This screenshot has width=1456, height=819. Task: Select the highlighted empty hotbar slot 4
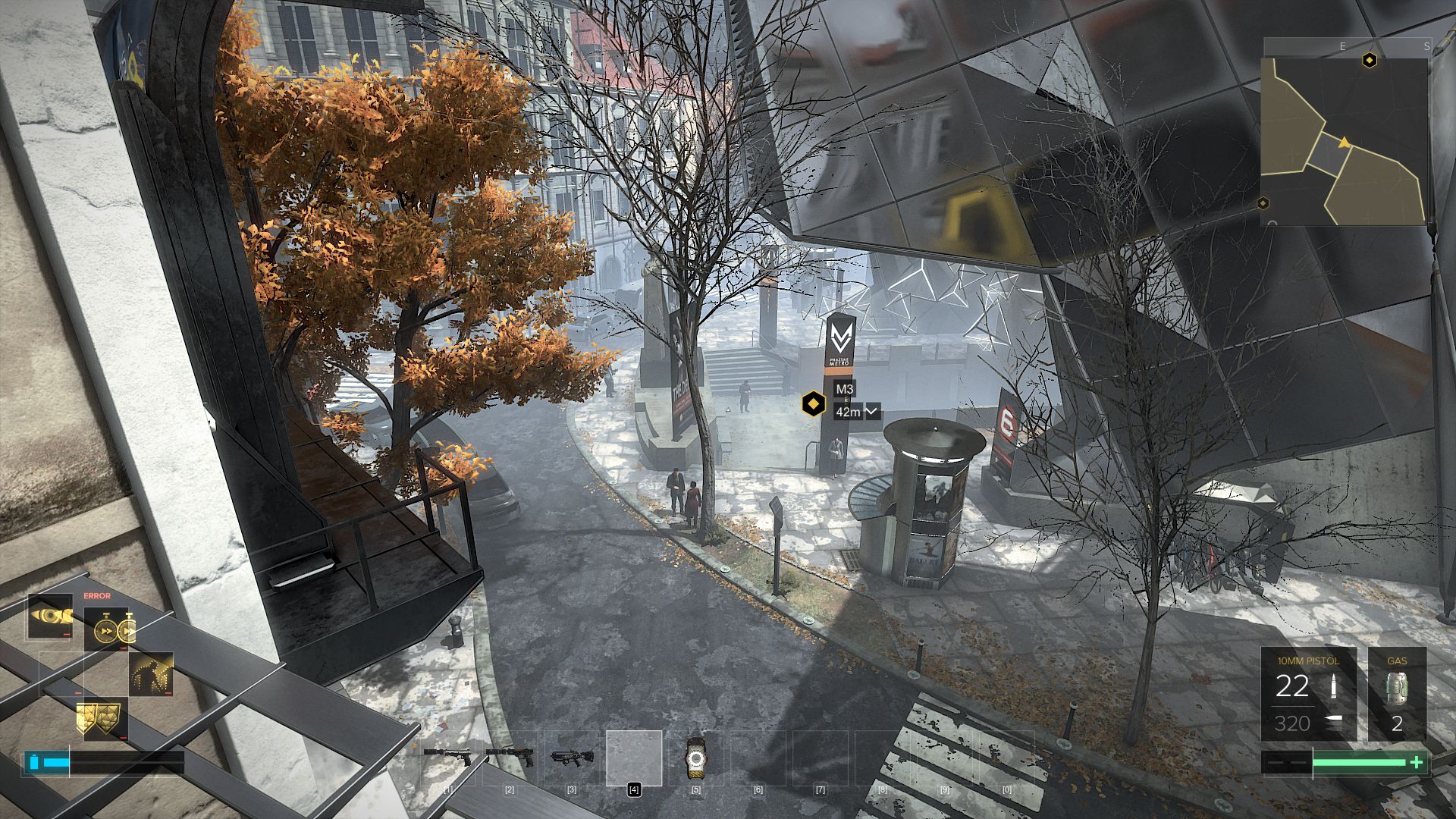coord(634,758)
